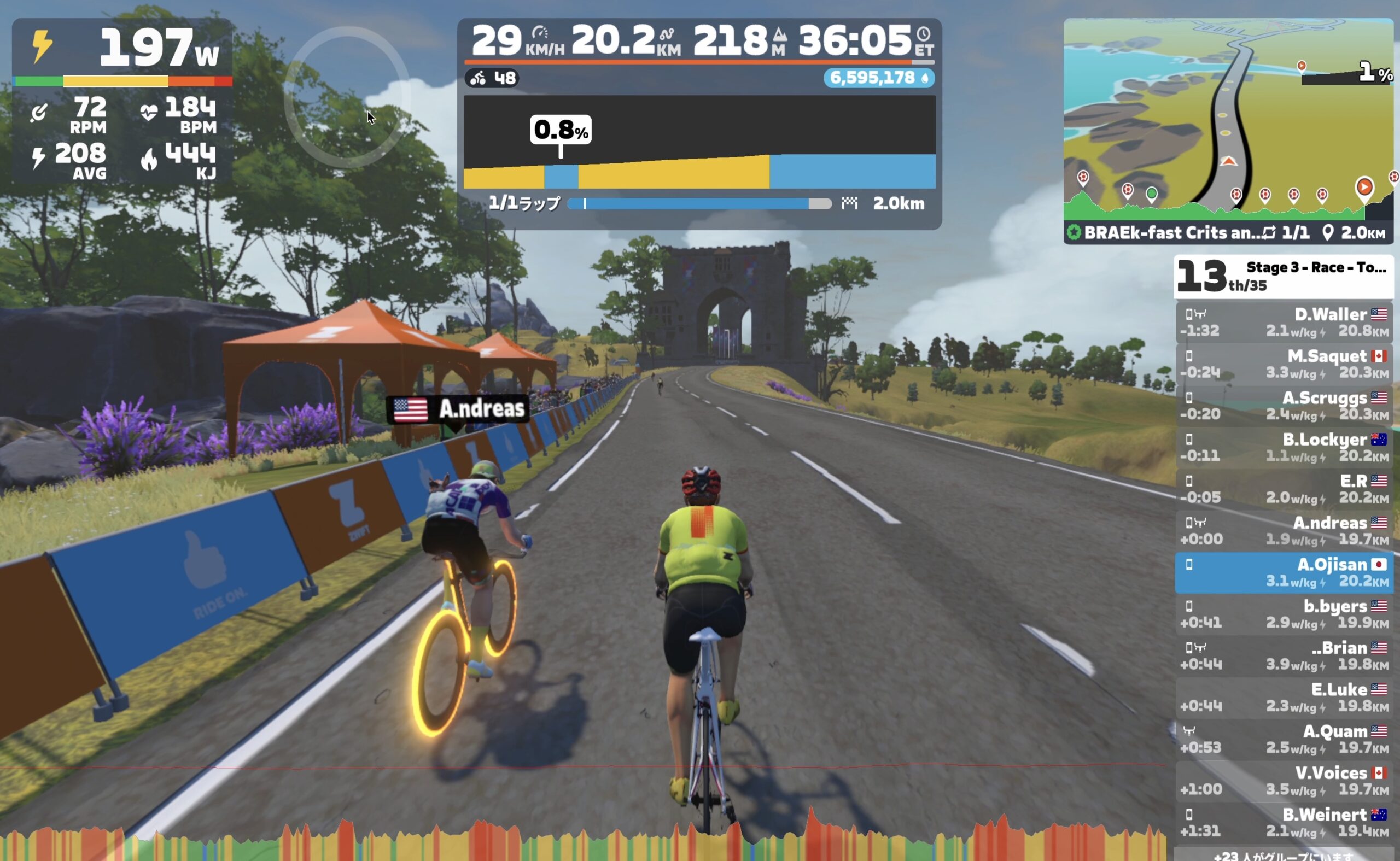Viewport: 1400px width, 861px height.
Task: Pick the E.R rider row
Action: point(1284,489)
